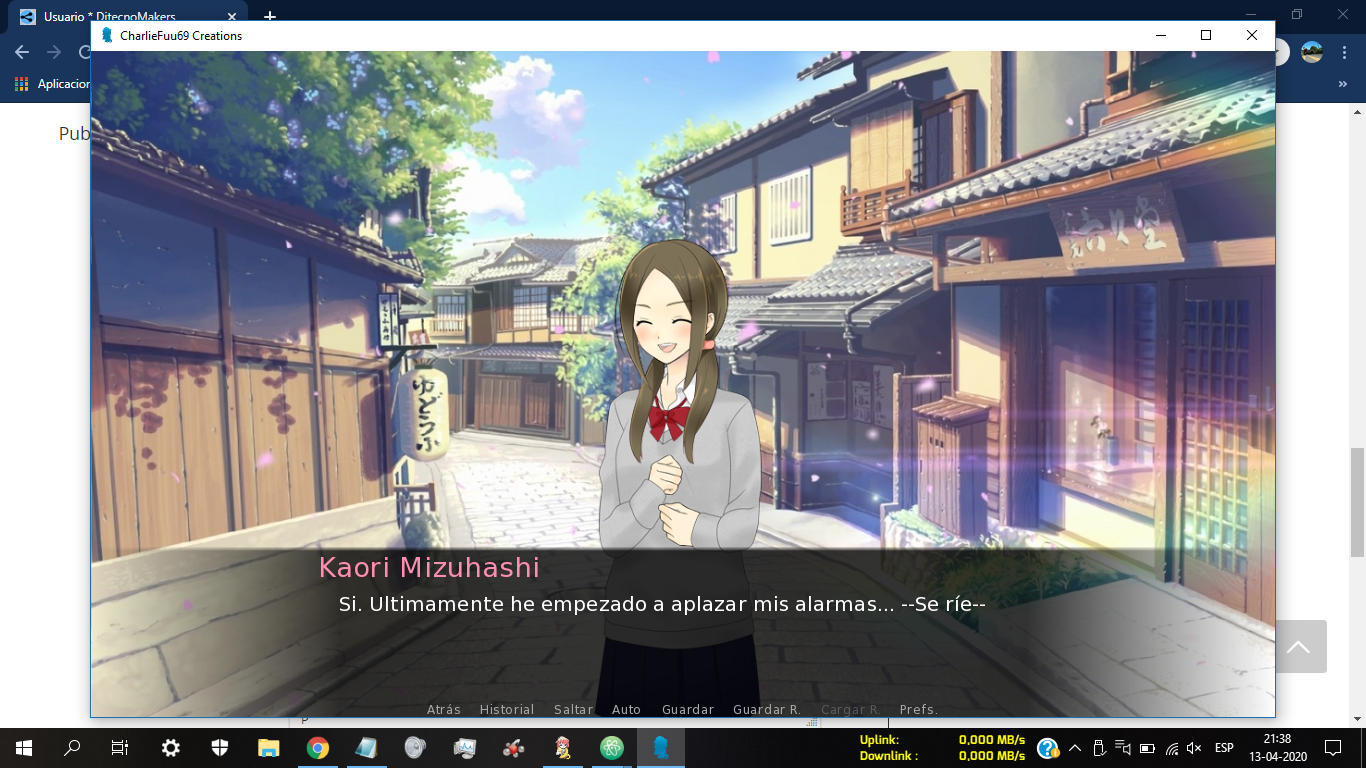Quick save with Guardar R.

pyautogui.click(x=767, y=710)
